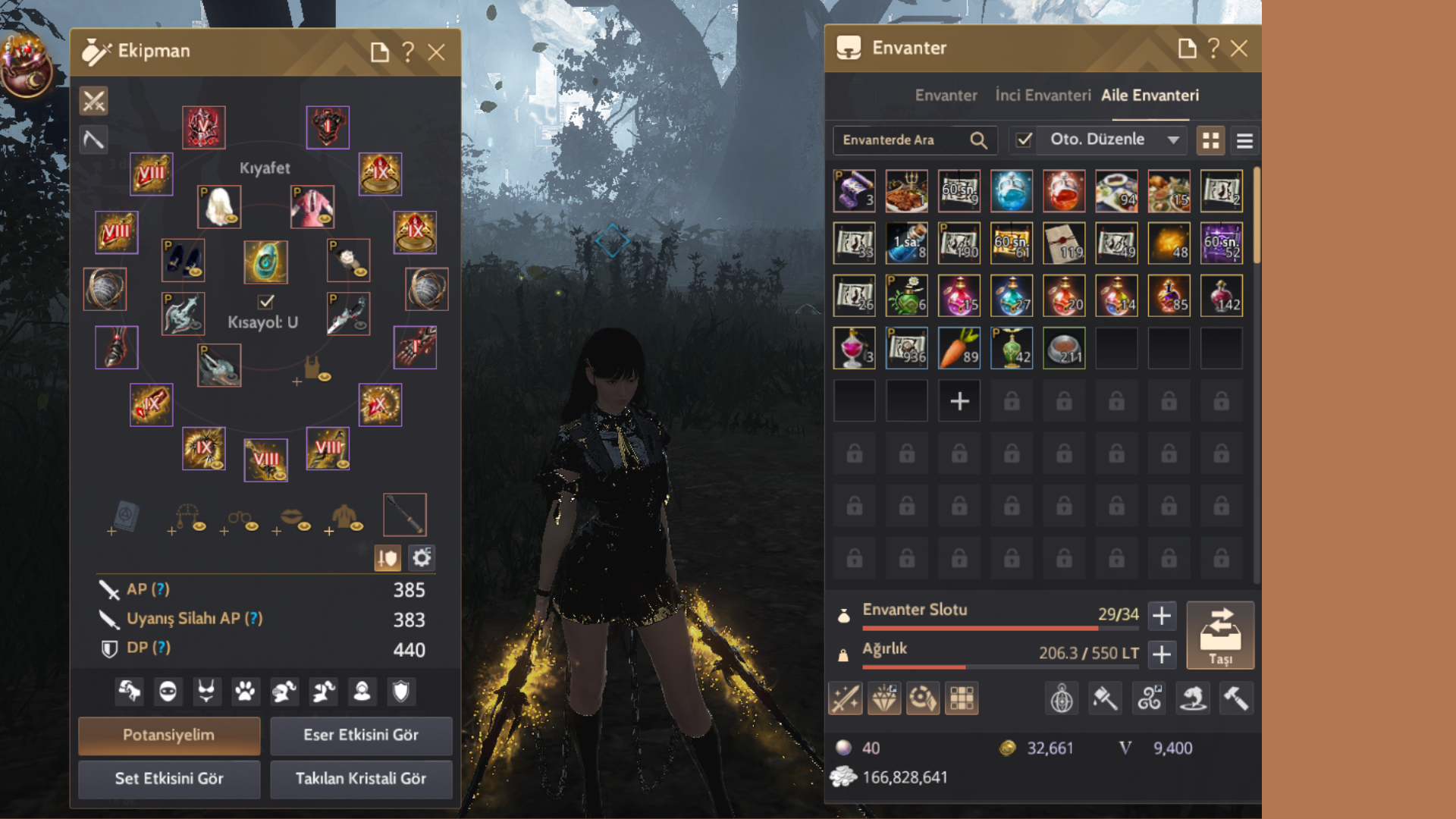
Task: Select the Aile Envanteri tab
Action: pyautogui.click(x=1150, y=96)
